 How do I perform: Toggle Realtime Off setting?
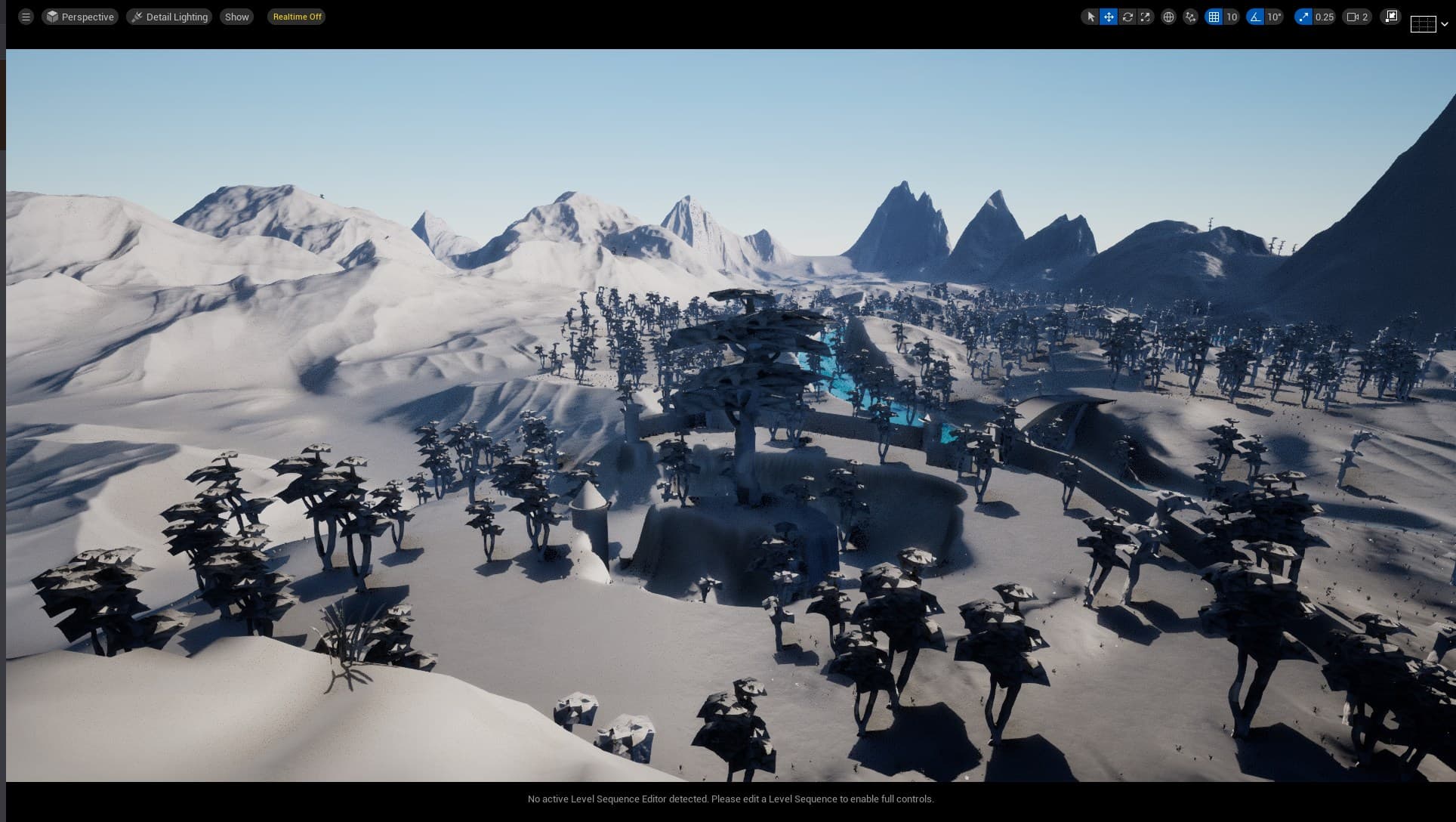(x=296, y=16)
